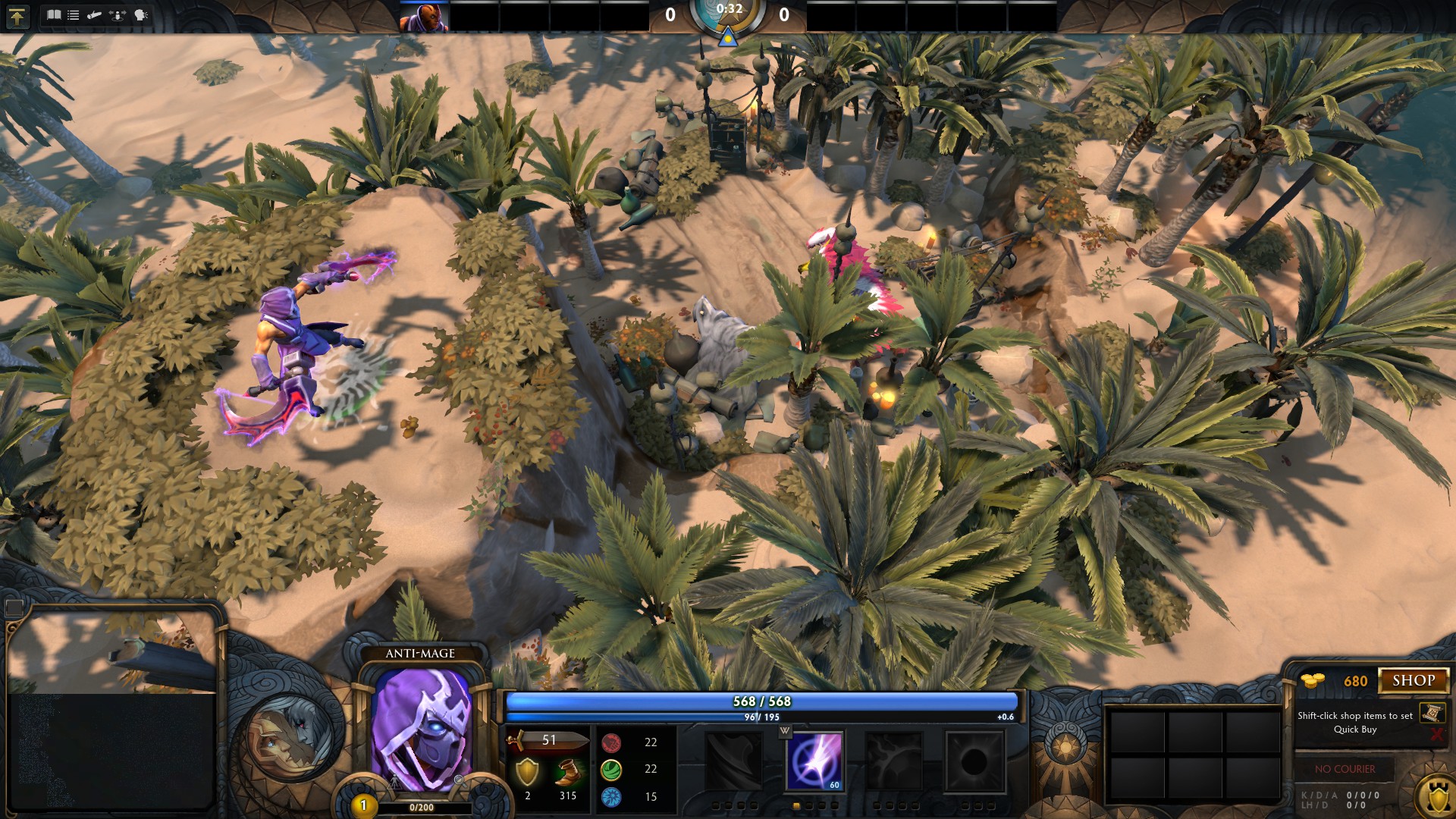The width and height of the screenshot is (1456, 819).
Task: Open the shared unit control icon
Action: [118, 15]
